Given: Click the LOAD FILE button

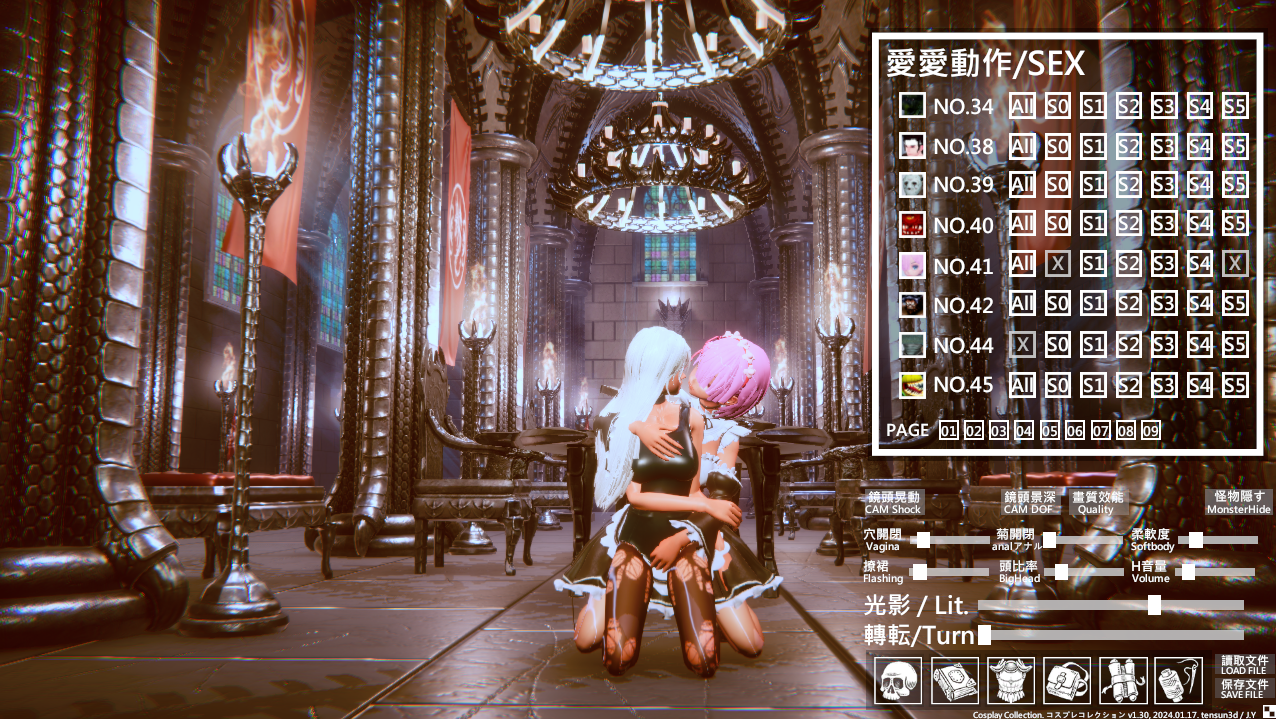Looking at the screenshot, I should 1244,665.
